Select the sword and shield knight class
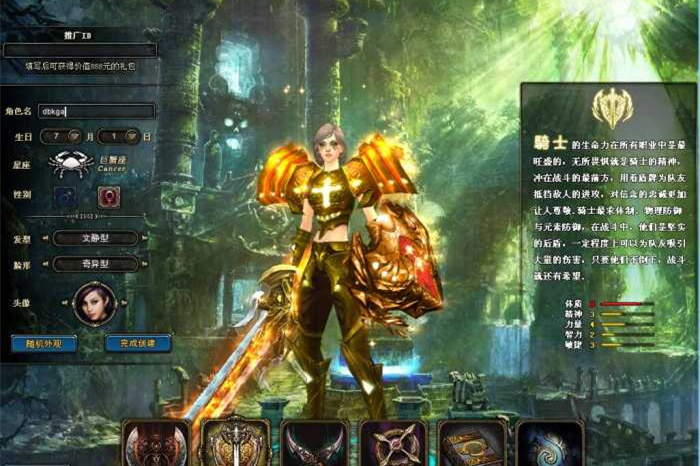This screenshot has width=700, height=466. tap(235, 444)
